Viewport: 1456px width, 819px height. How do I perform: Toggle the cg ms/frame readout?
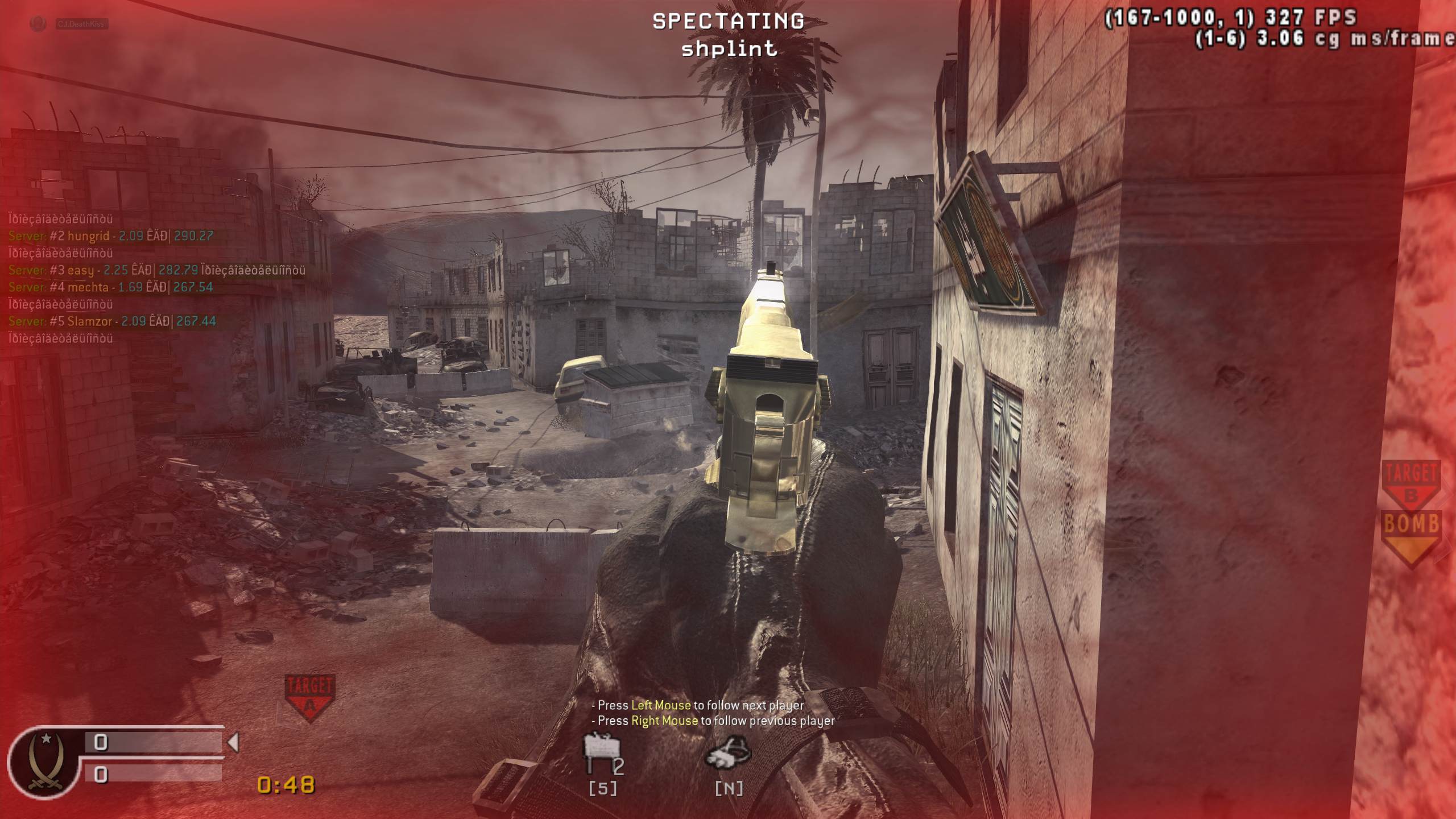point(1314,41)
